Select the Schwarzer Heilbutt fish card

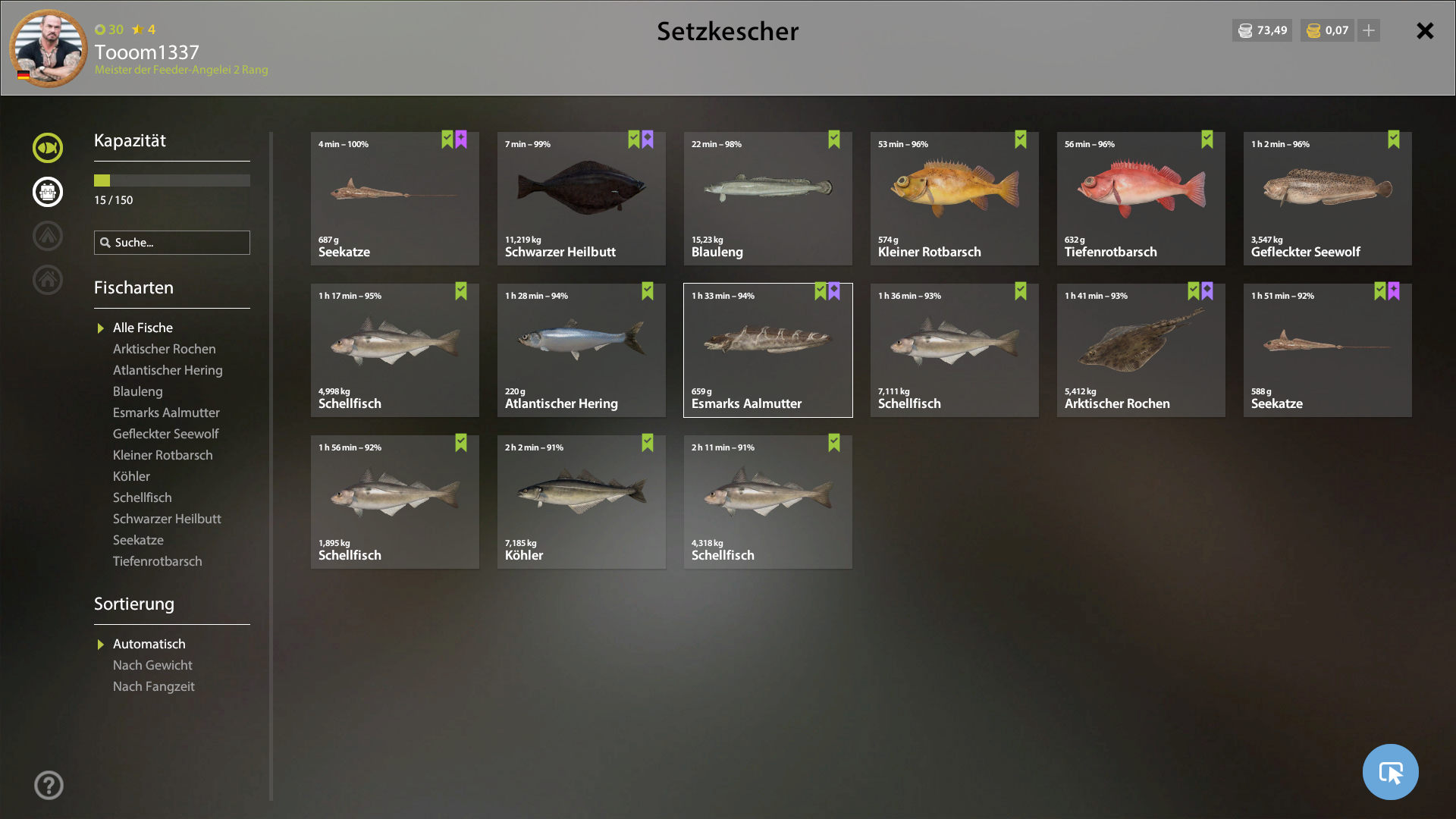click(x=581, y=199)
